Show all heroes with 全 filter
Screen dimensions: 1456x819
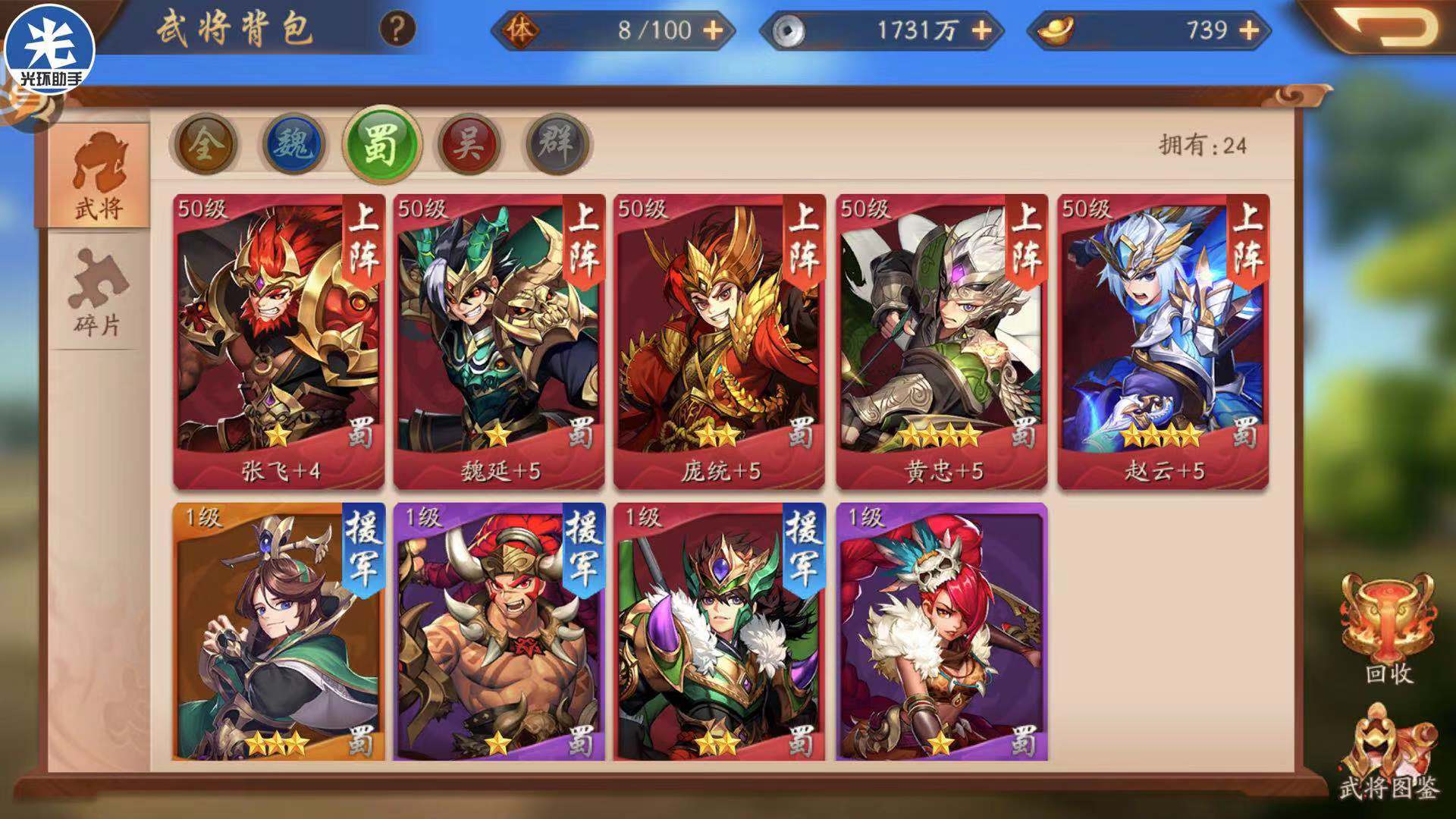[x=205, y=144]
